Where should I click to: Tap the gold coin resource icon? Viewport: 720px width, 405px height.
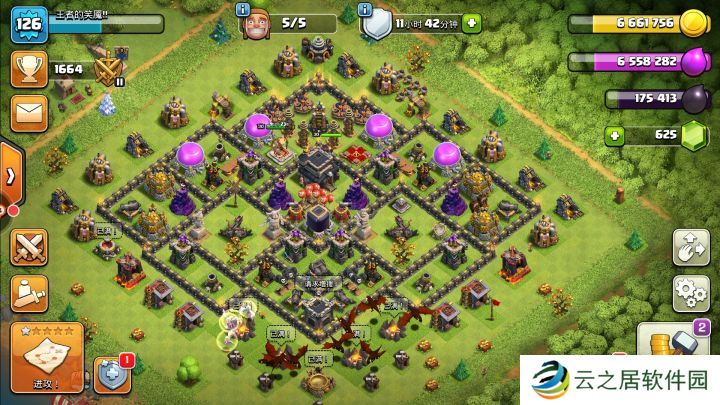(x=694, y=24)
